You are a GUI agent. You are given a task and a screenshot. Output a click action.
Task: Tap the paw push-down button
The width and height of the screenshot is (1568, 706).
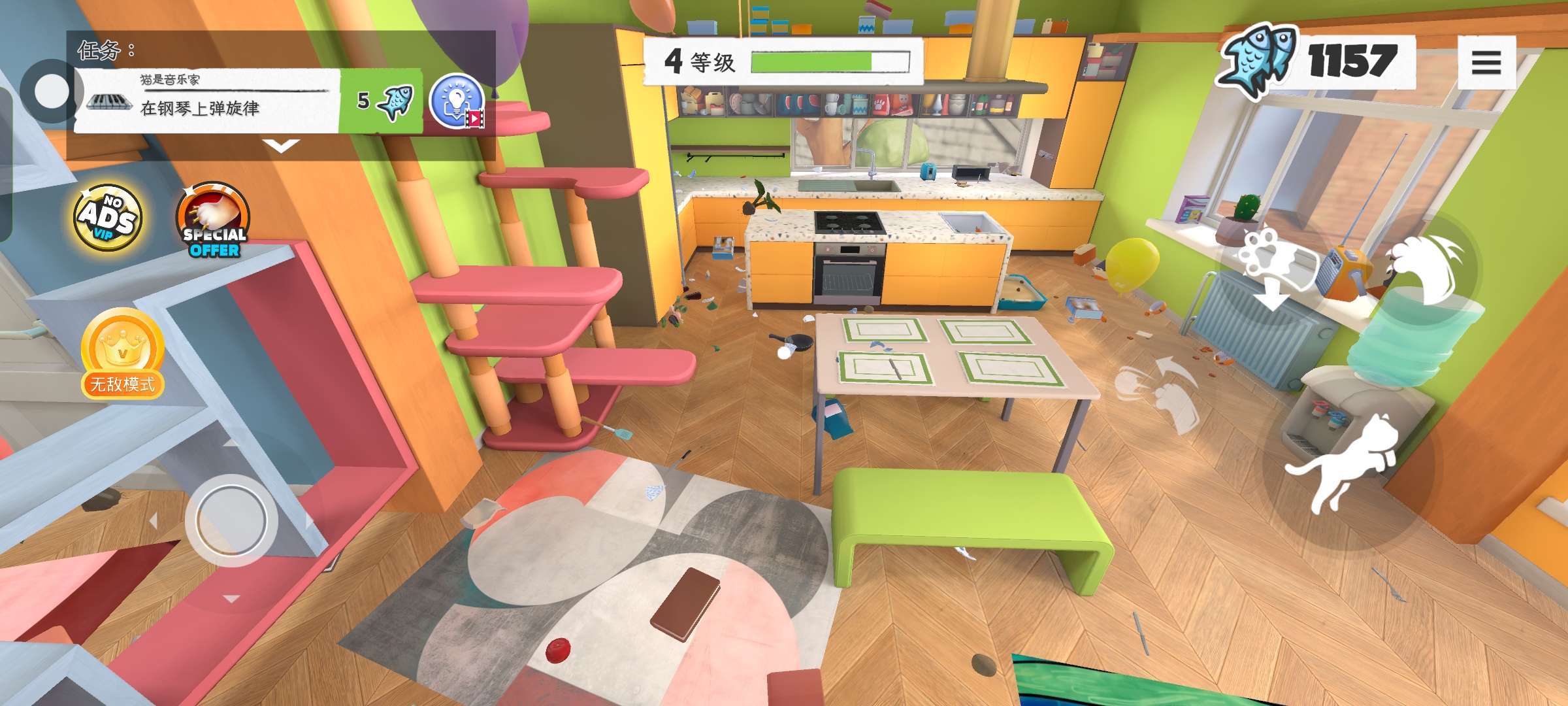pos(1267,268)
